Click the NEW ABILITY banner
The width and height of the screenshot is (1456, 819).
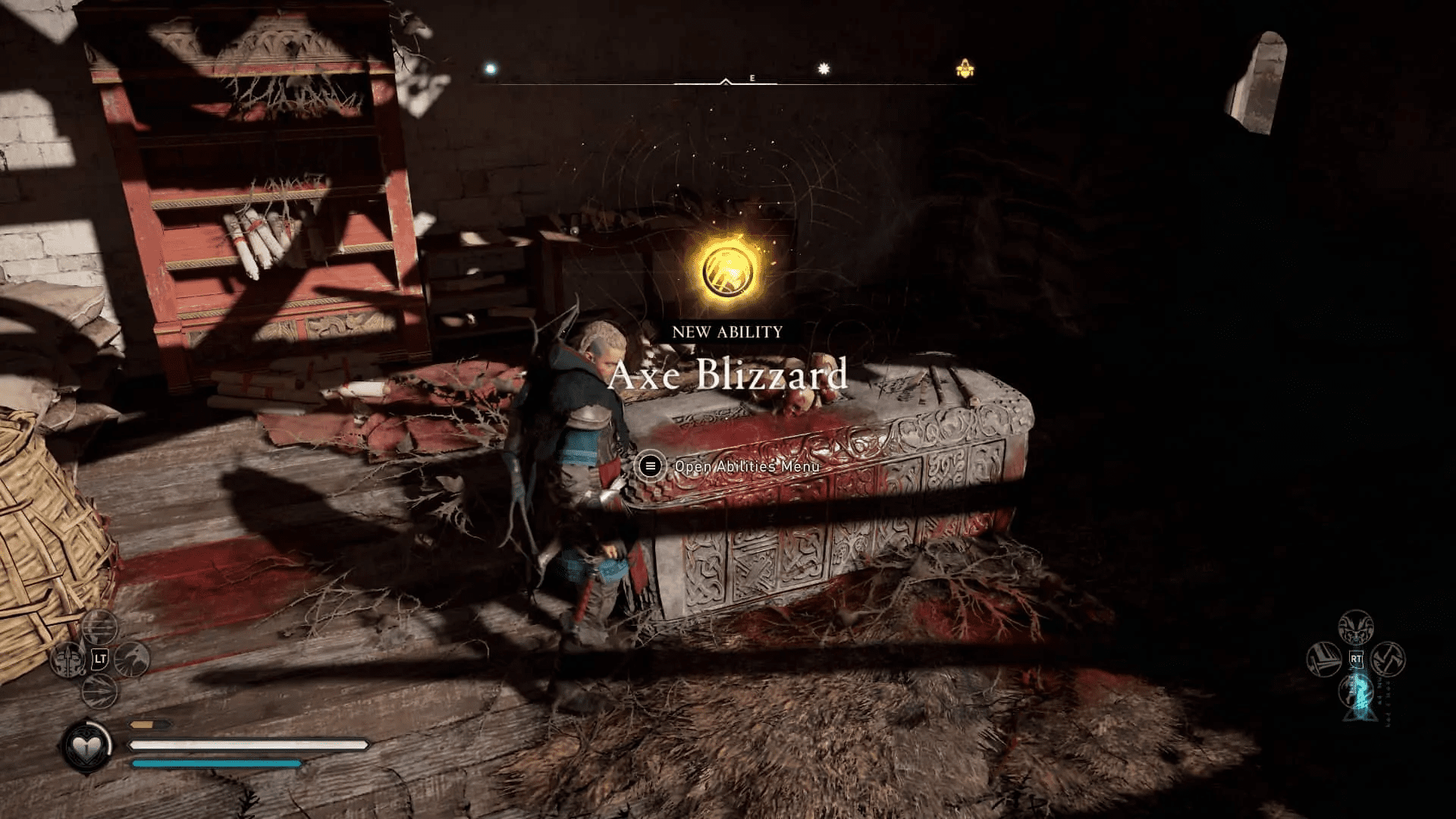(x=726, y=331)
